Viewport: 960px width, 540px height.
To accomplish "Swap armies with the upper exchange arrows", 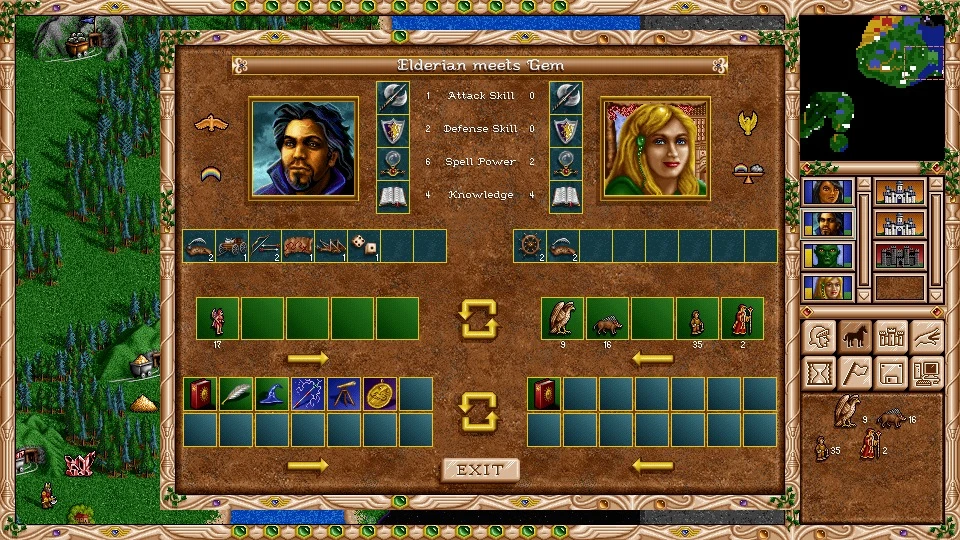I will click(x=479, y=318).
